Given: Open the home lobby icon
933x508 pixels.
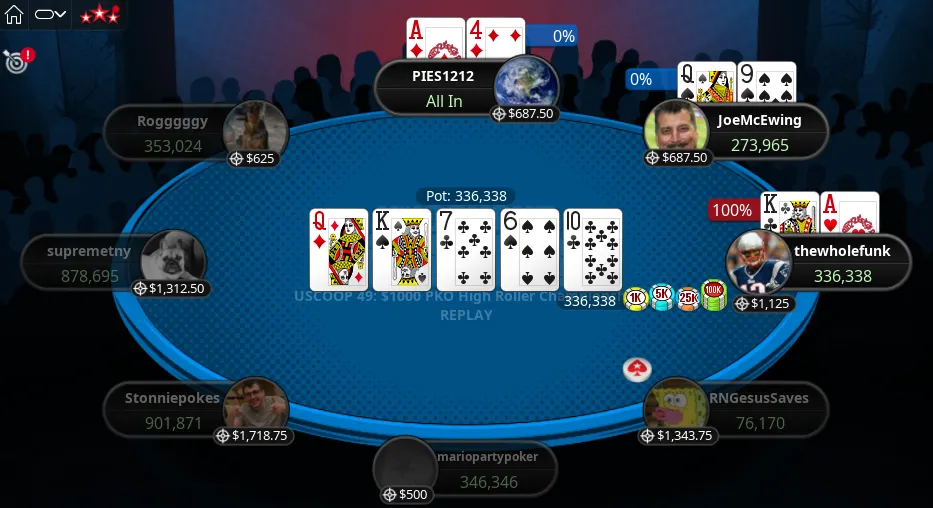Looking at the screenshot, I should click(14, 15).
